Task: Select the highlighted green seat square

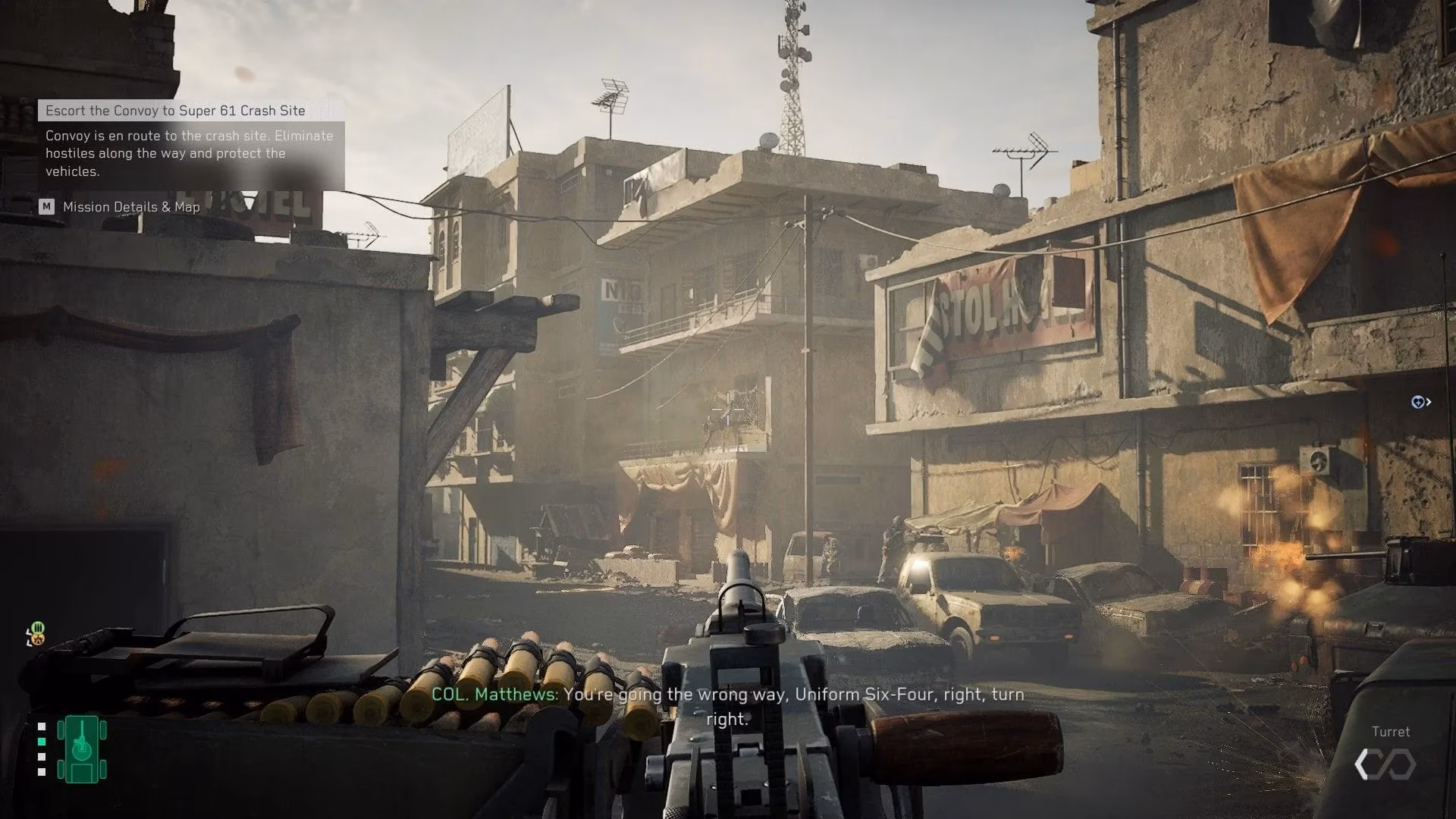Action: tap(42, 742)
